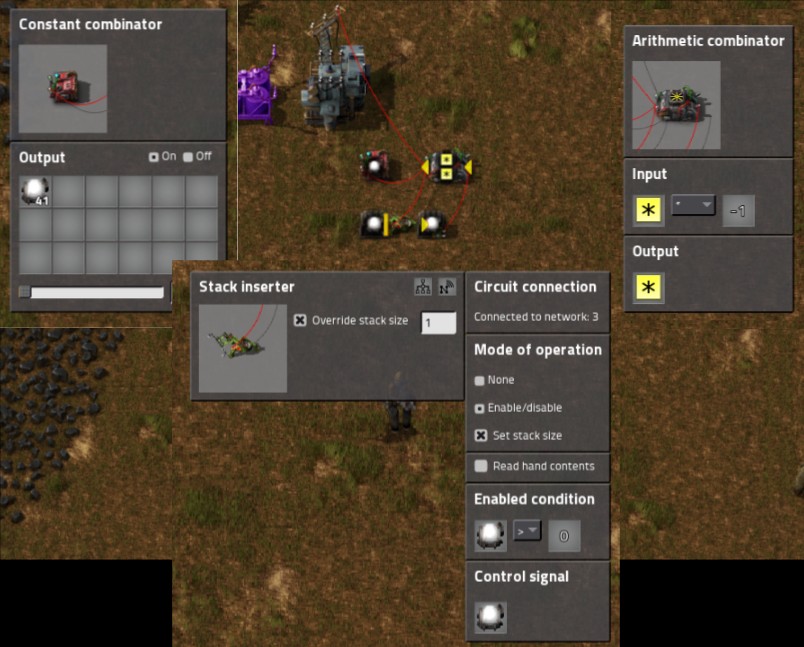
Task: Click the stack size input field
Action: 438,323
